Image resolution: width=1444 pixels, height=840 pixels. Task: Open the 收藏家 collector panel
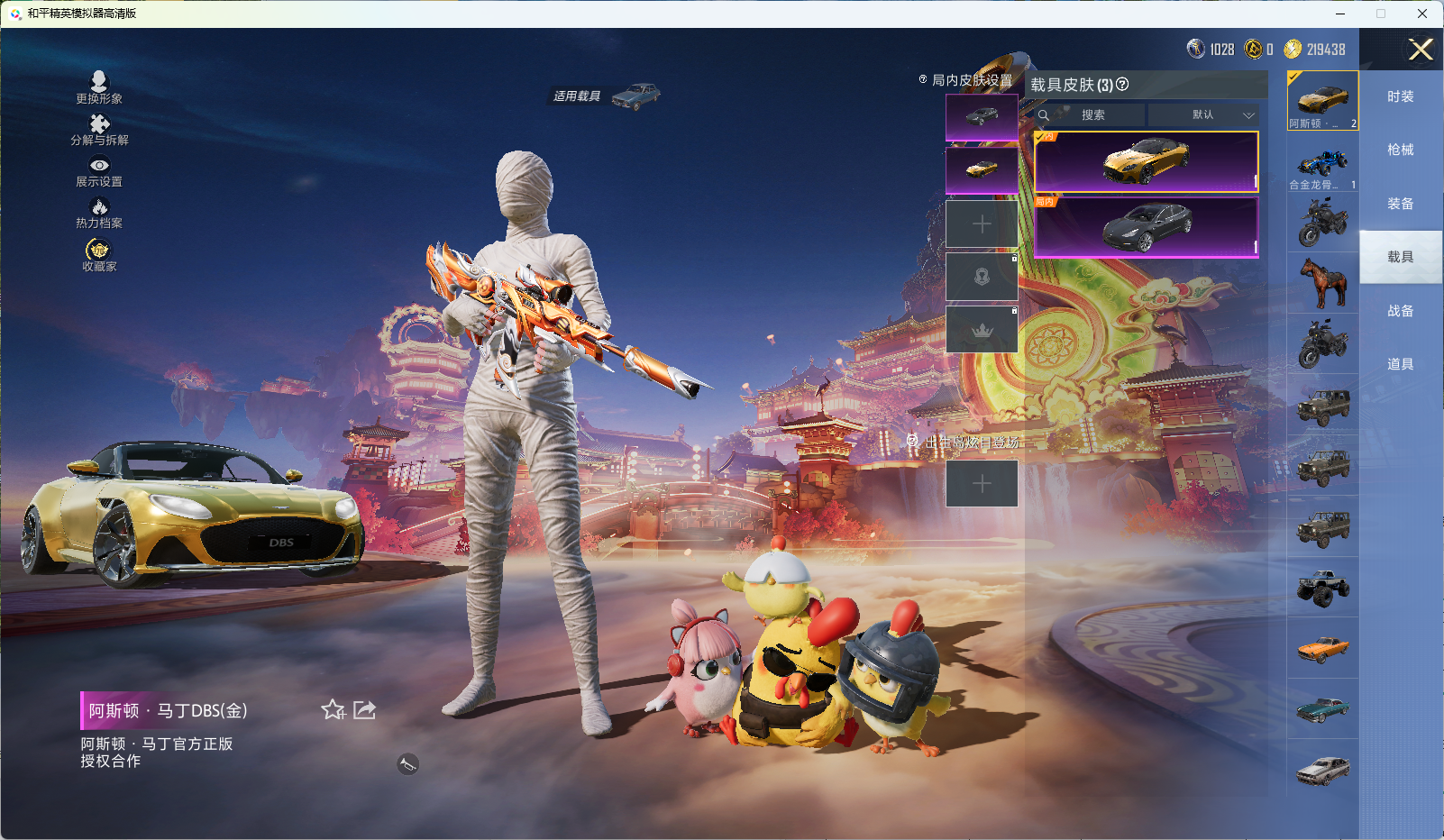(x=97, y=255)
